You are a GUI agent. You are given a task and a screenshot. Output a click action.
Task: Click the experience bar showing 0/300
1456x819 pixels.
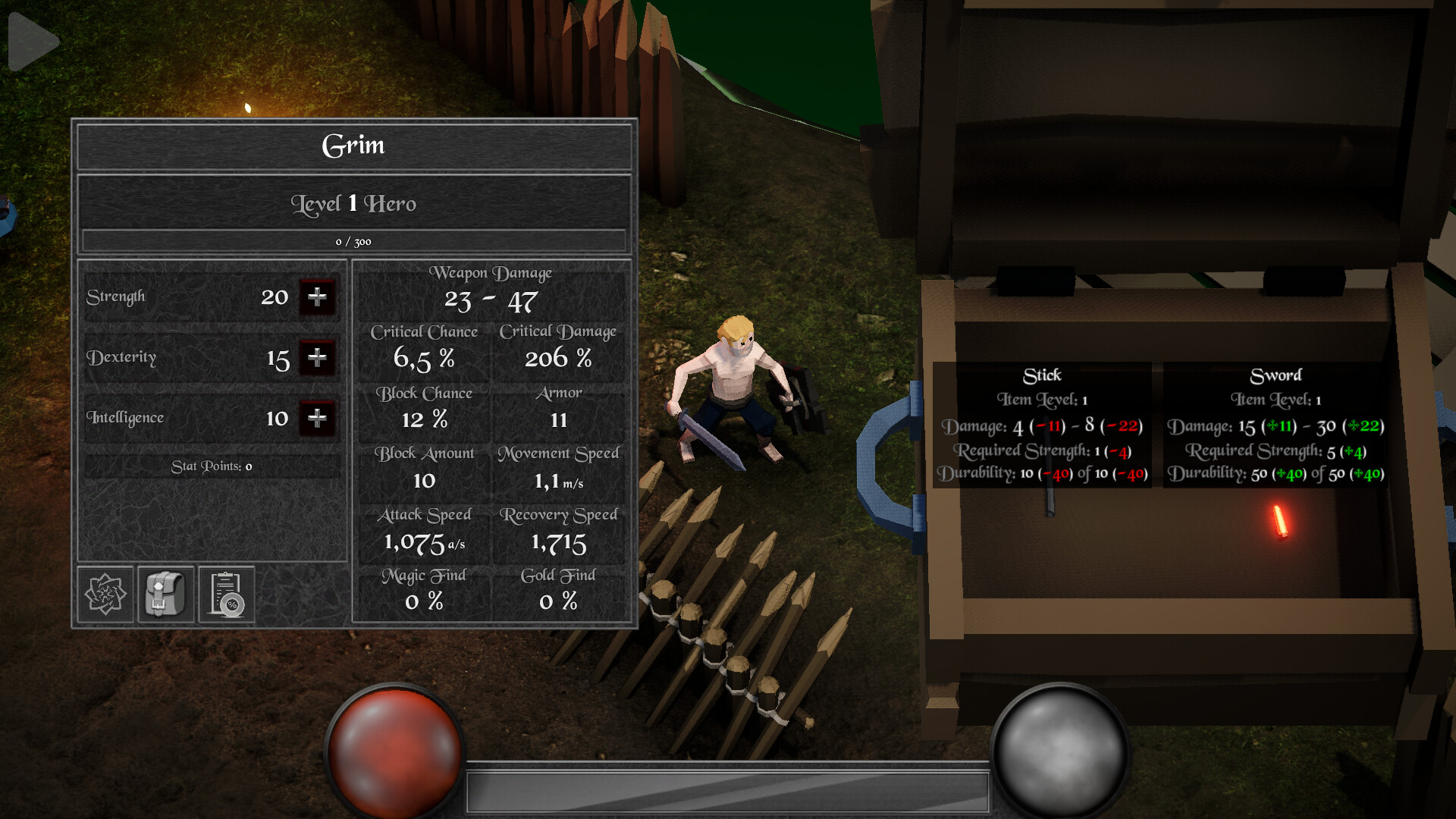354,242
